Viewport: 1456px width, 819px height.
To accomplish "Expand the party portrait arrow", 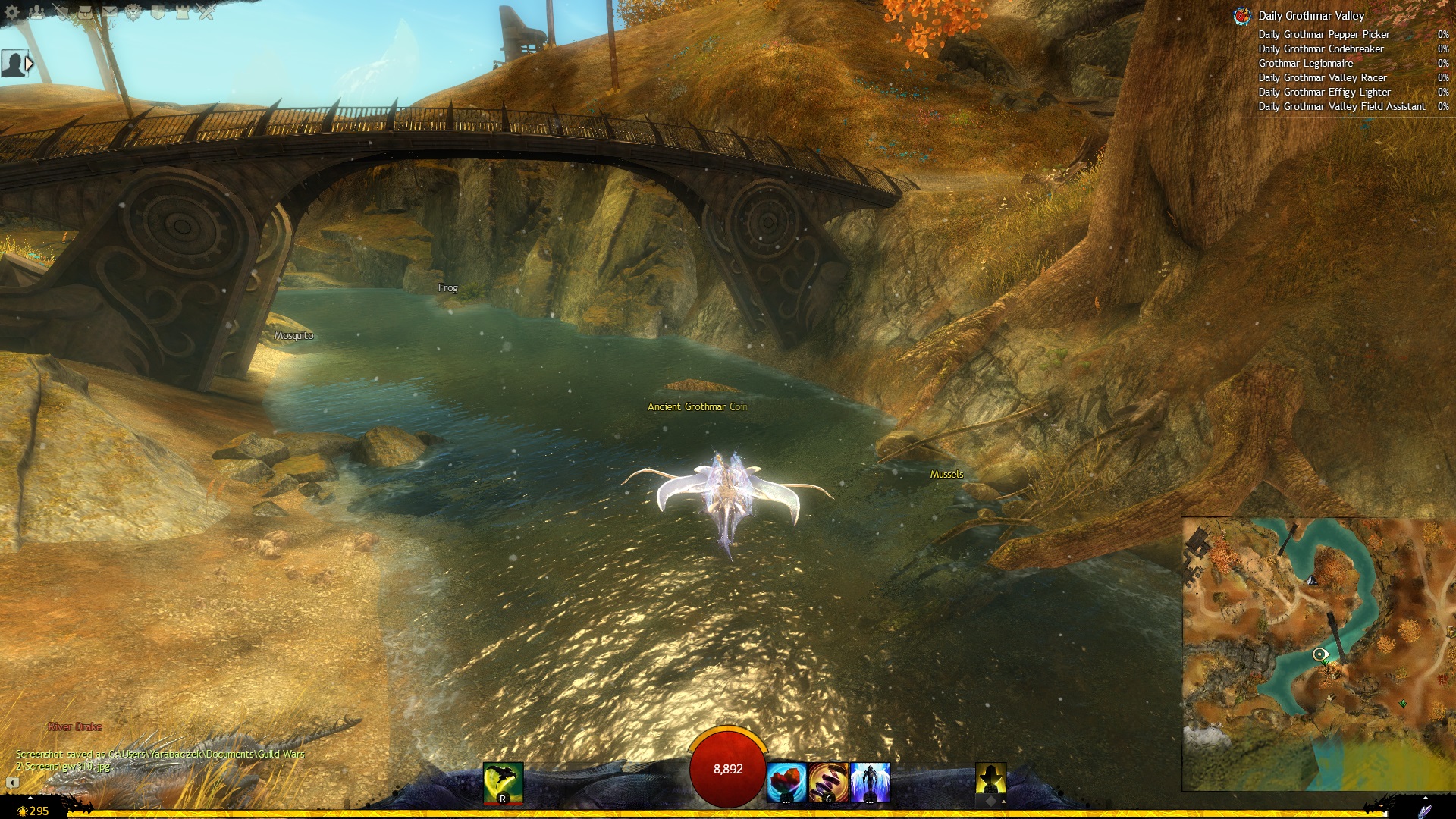I will tap(30, 64).
